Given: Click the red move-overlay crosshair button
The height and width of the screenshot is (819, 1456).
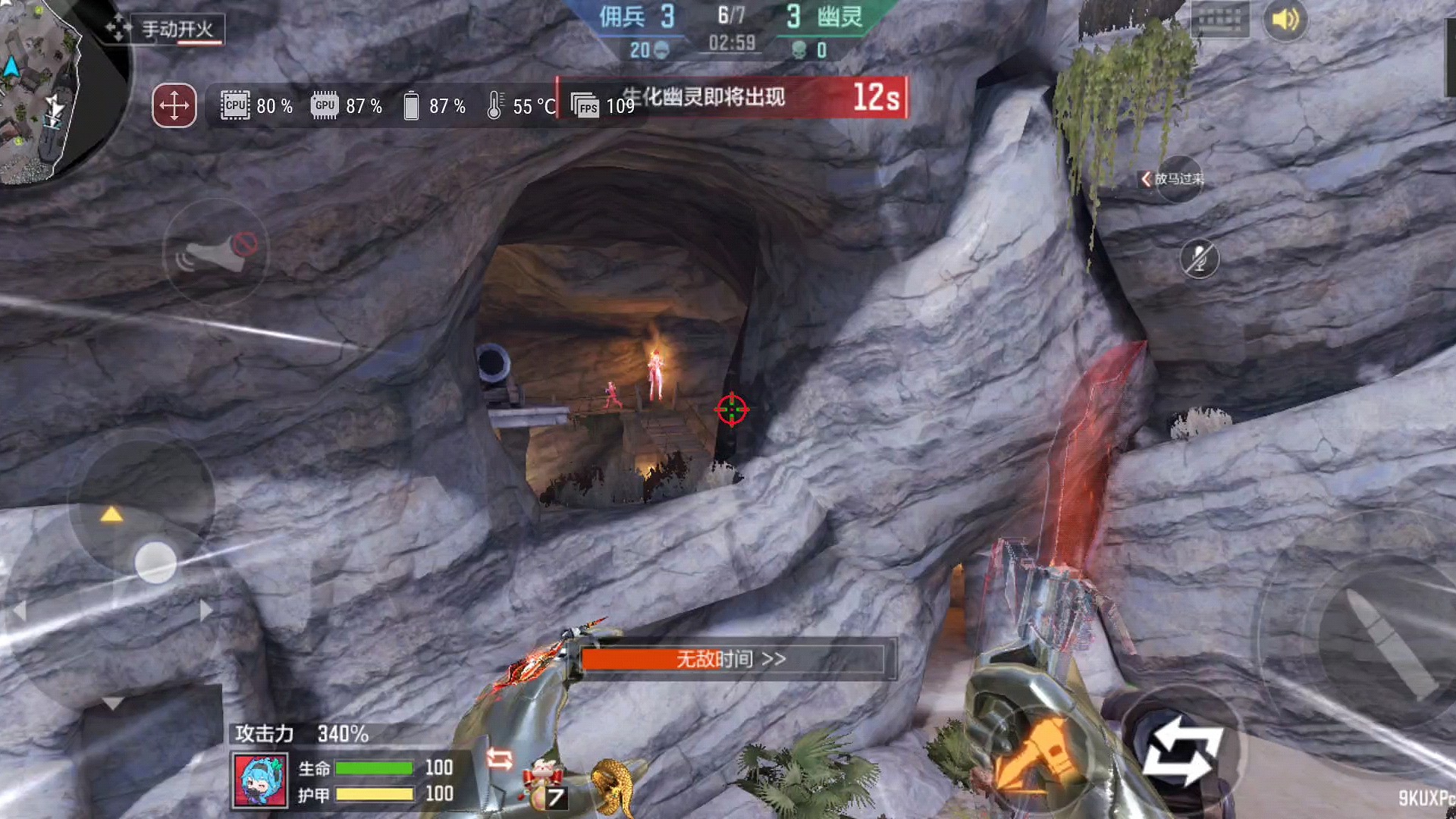Looking at the screenshot, I should tap(174, 105).
